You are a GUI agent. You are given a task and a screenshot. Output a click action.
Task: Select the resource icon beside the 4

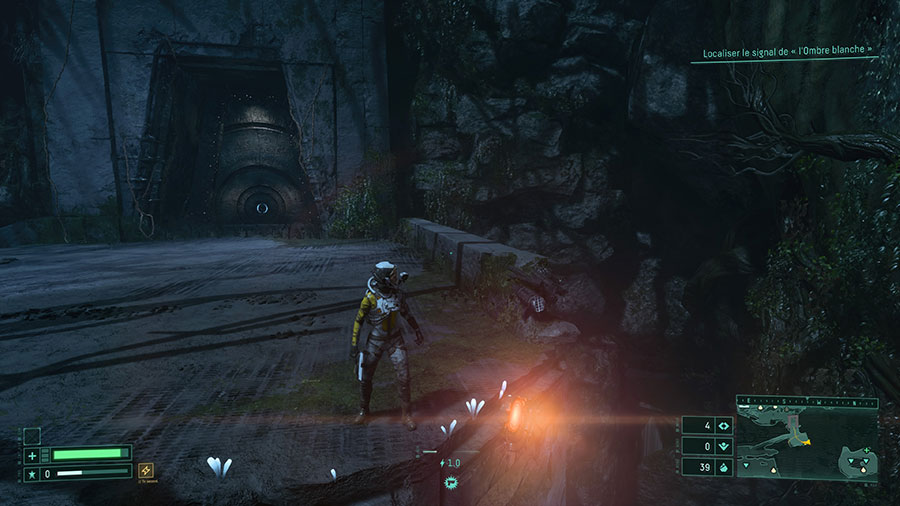pyautogui.click(x=723, y=426)
